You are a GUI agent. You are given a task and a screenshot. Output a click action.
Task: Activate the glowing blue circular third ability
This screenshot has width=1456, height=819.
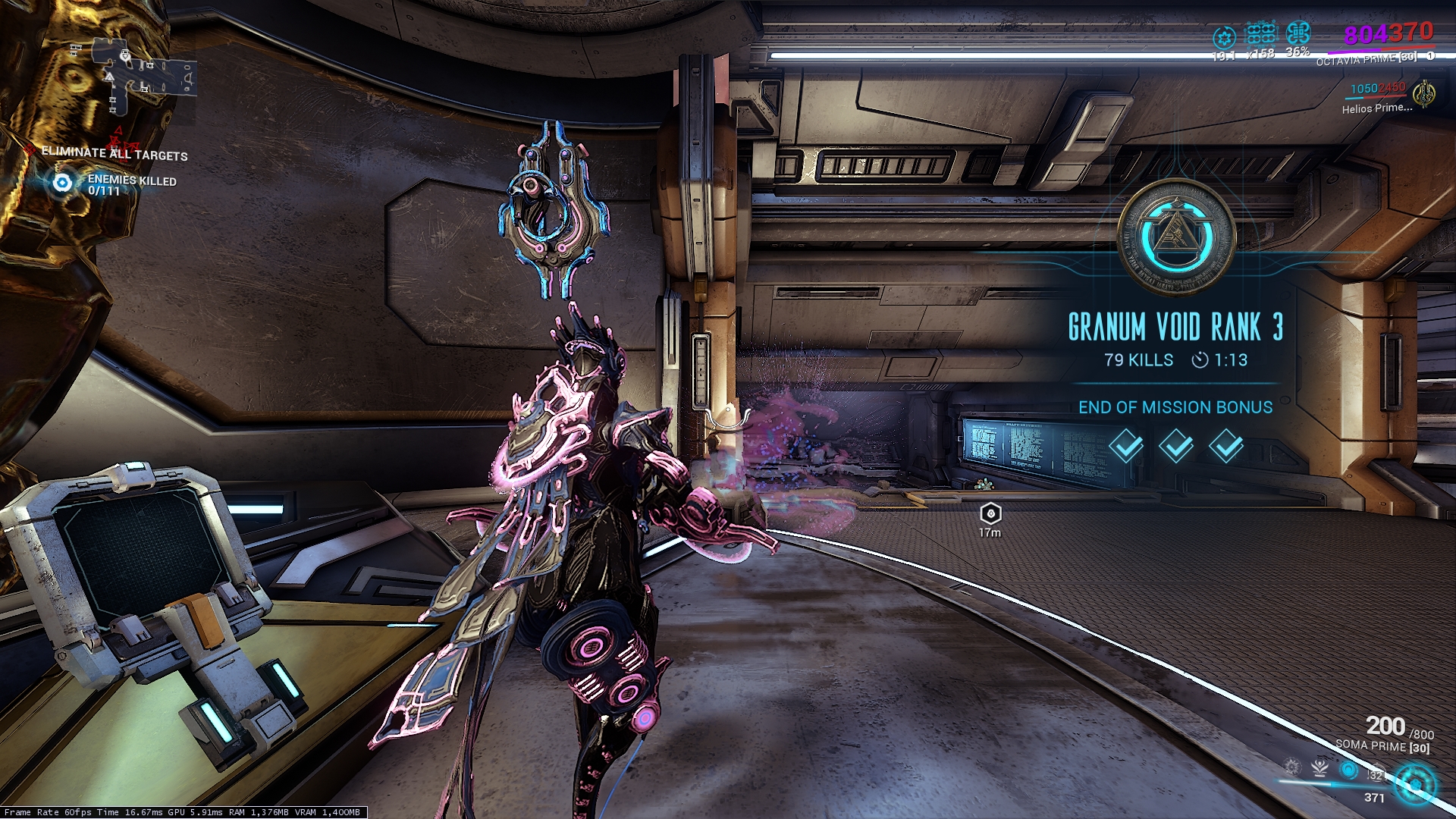1348,770
